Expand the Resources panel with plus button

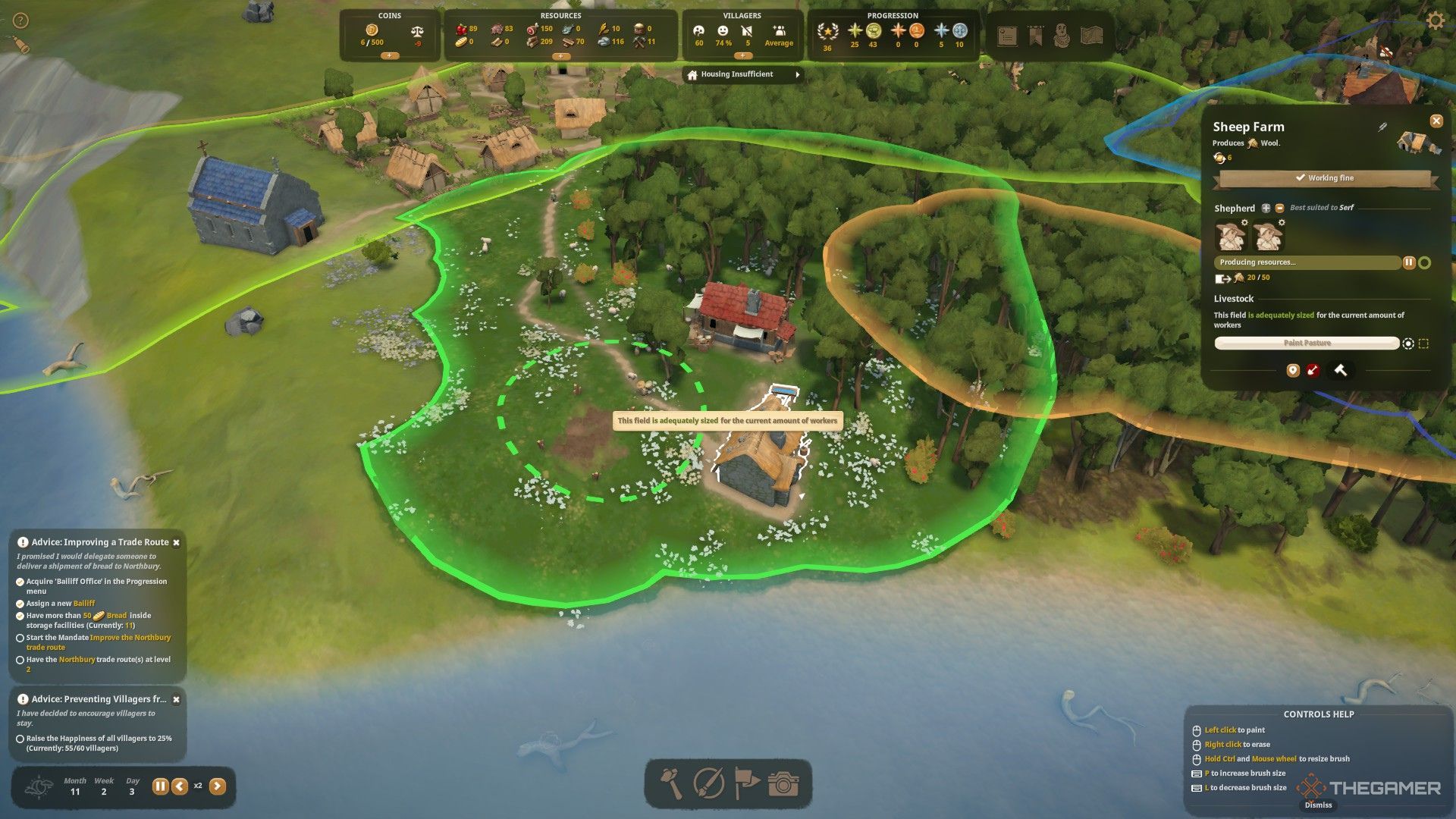tap(560, 56)
